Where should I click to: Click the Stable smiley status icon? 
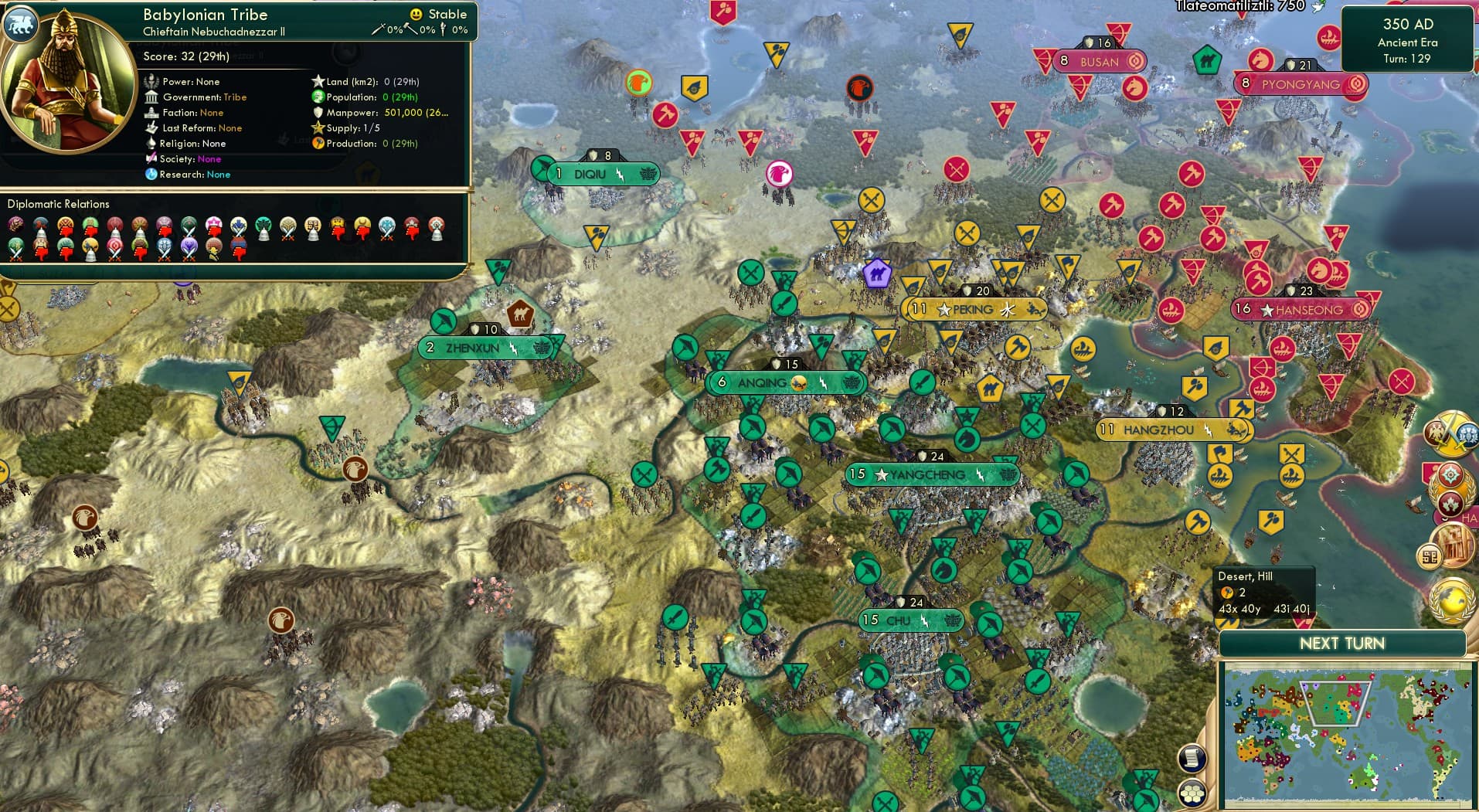[416, 14]
